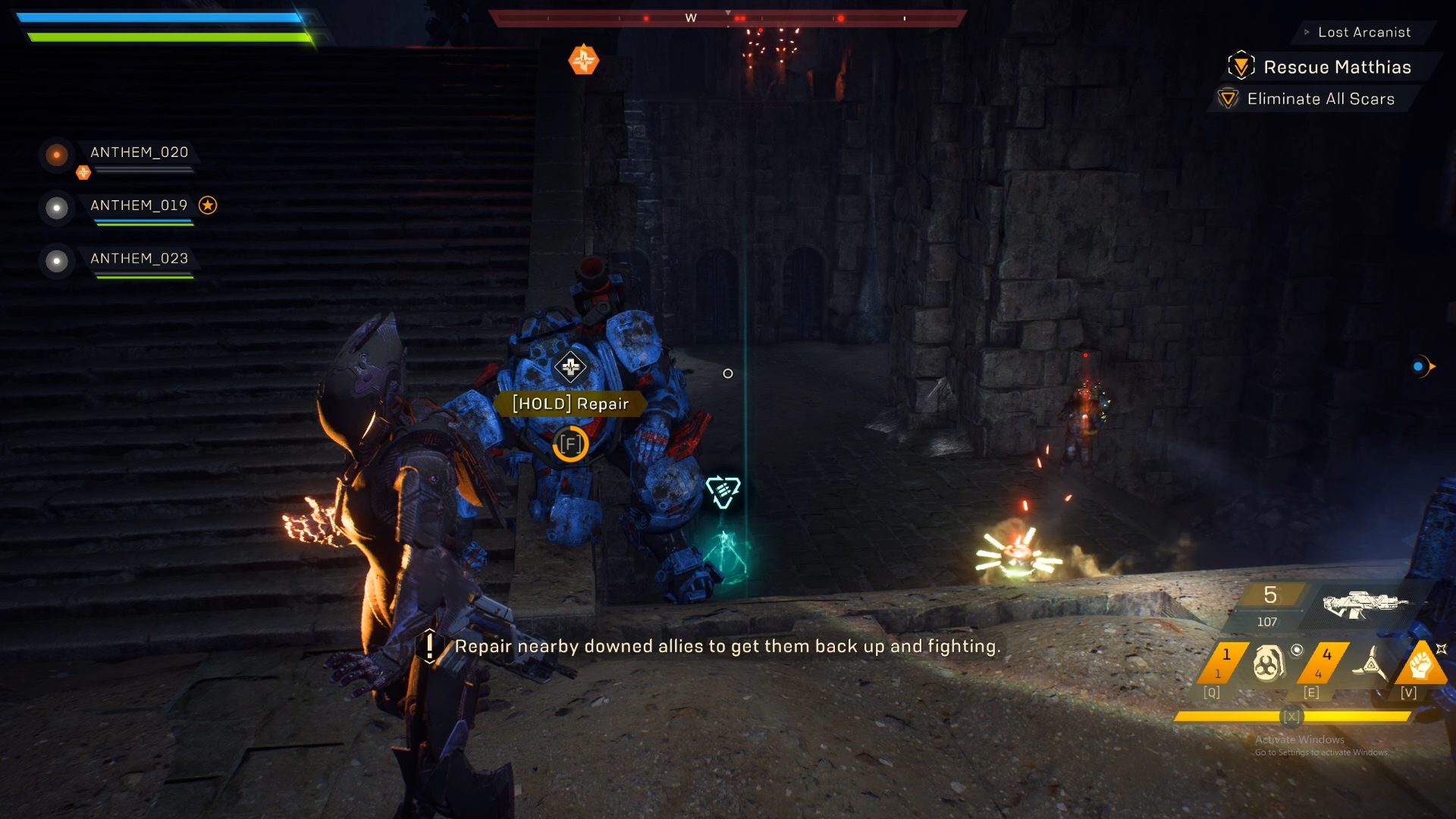Click the compass pointer above the W marker

[x=729, y=12]
